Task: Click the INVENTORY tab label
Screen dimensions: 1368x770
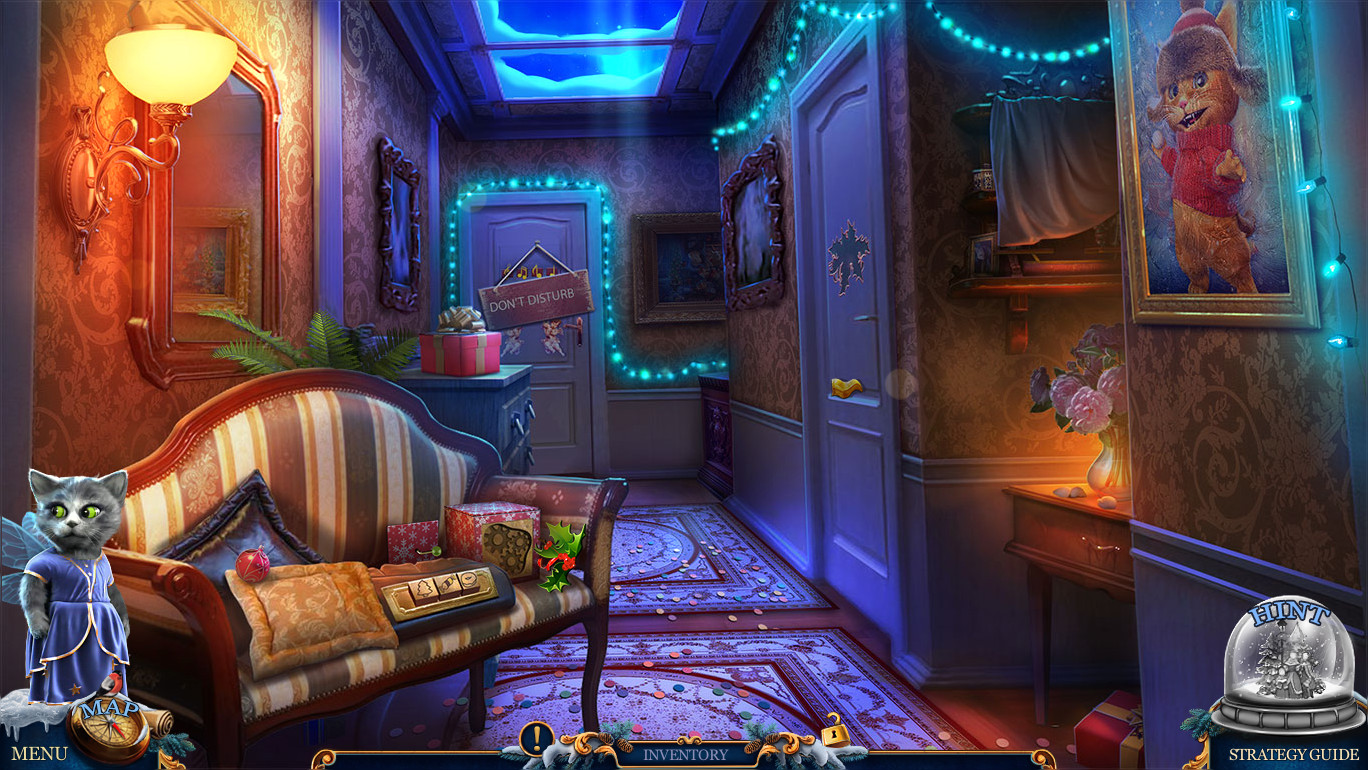Action: [684, 755]
